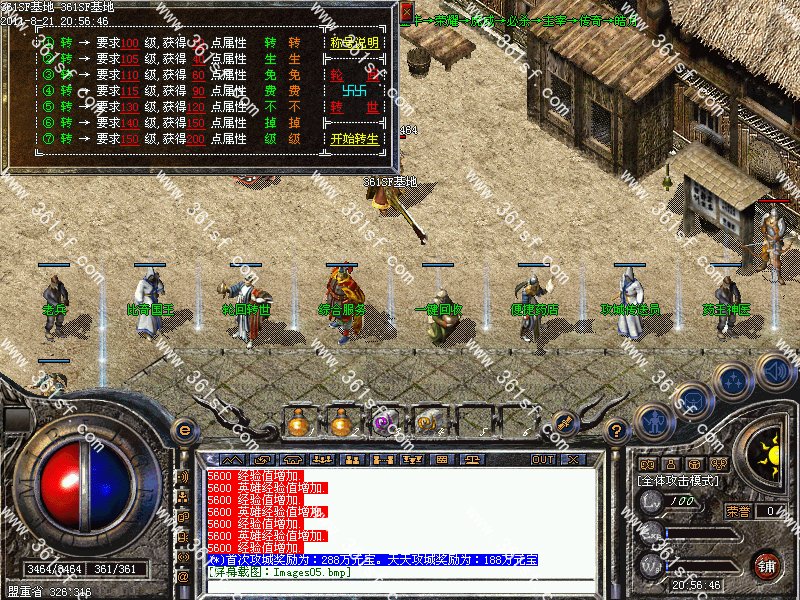Click the satellite icon right of the belt
This screenshot has width=800, height=600.
(565, 425)
